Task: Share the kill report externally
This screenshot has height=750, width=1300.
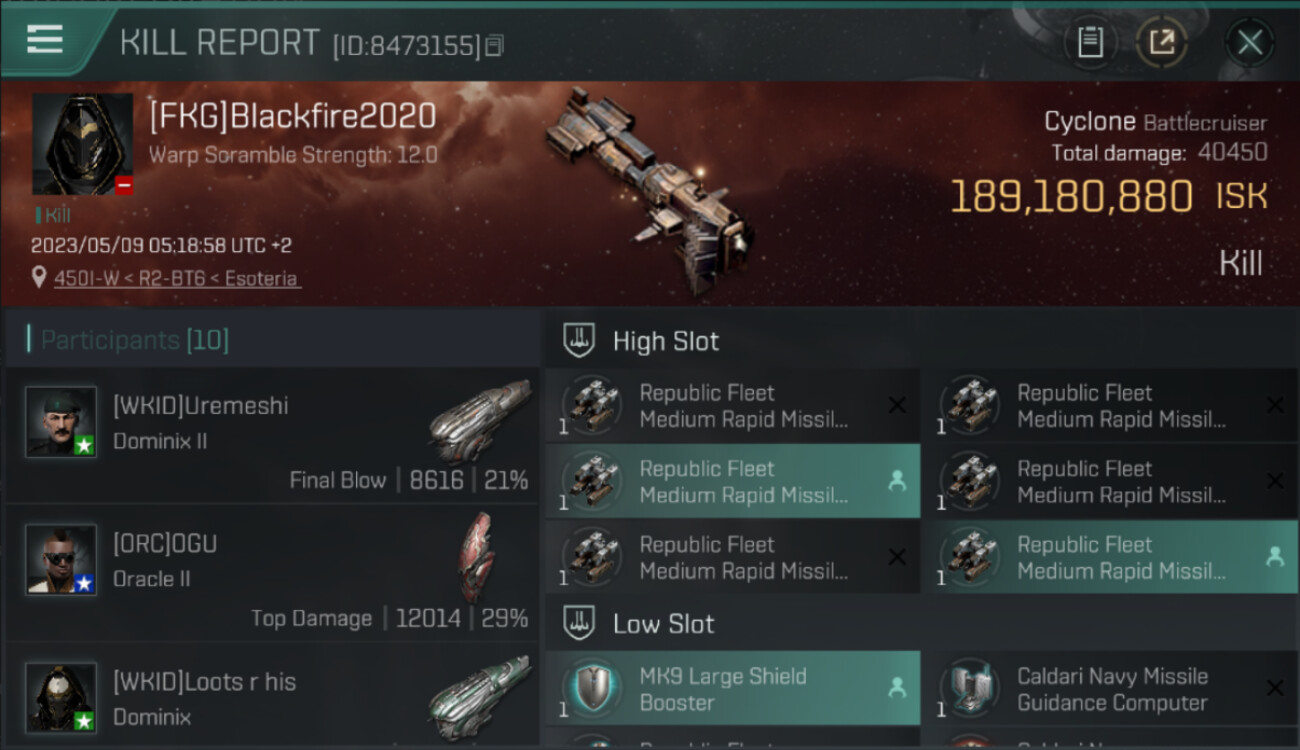Action: 1162,42
